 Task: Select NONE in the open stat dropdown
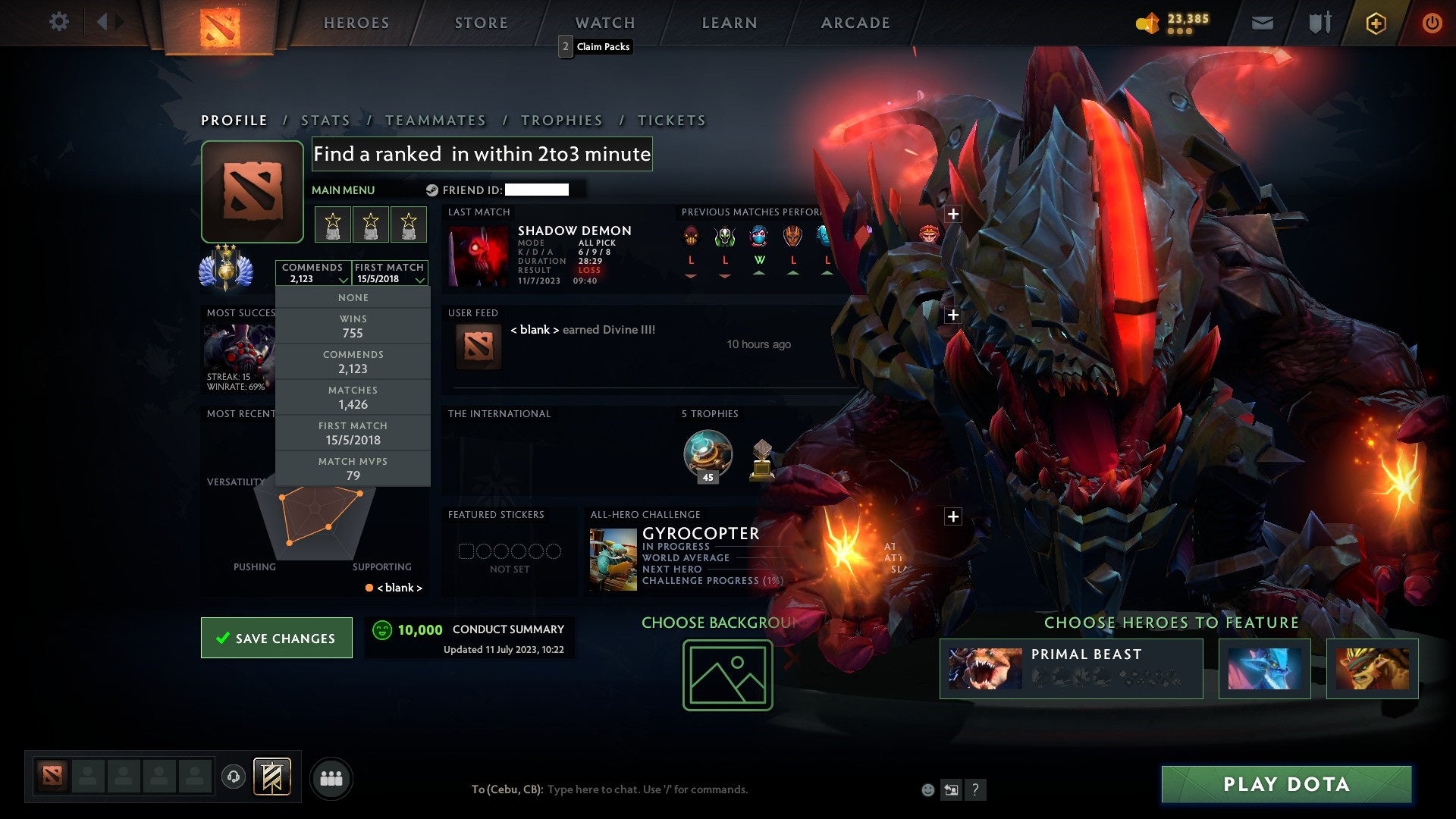tap(353, 297)
